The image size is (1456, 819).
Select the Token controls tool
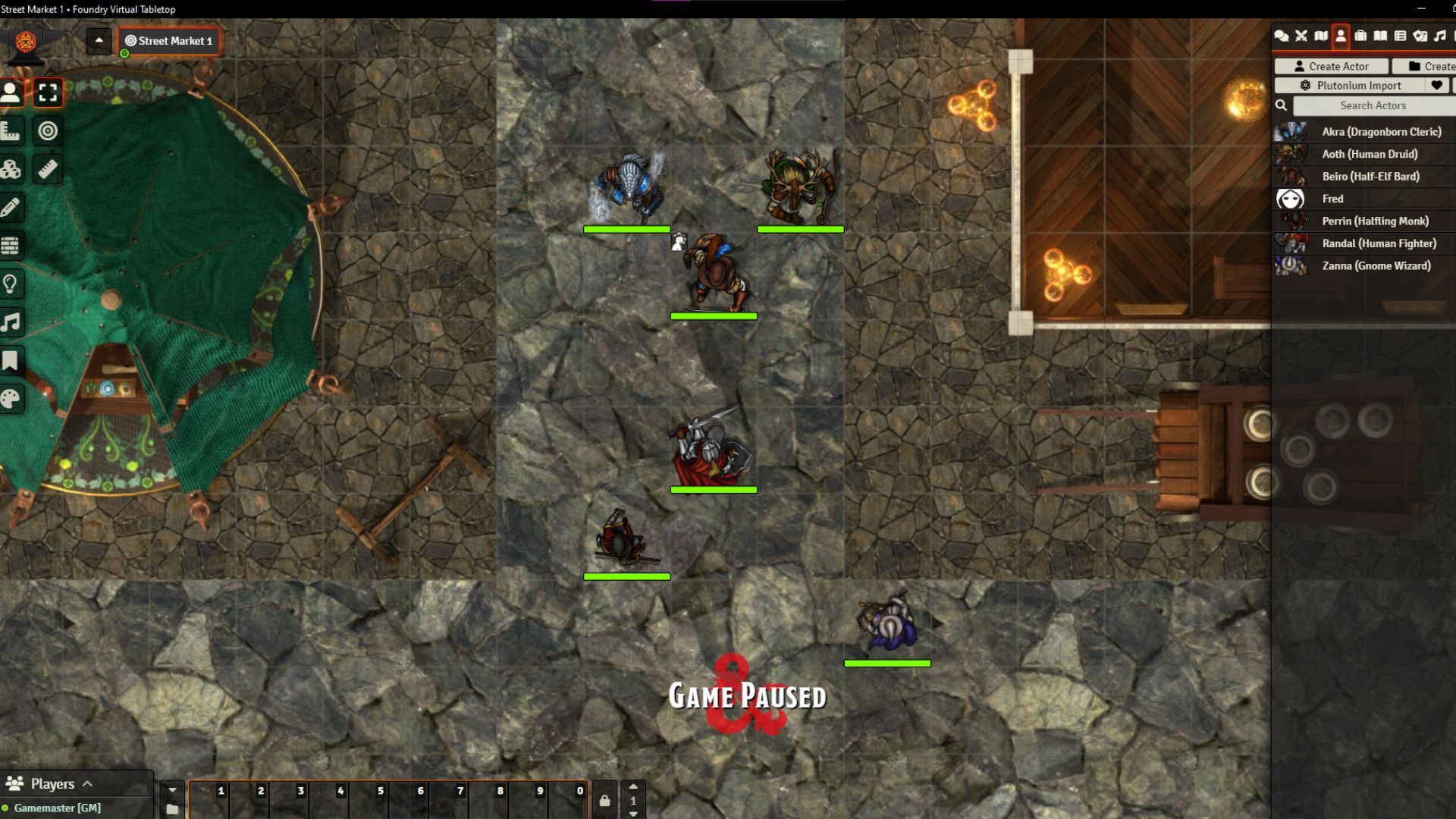pyautogui.click(x=11, y=93)
